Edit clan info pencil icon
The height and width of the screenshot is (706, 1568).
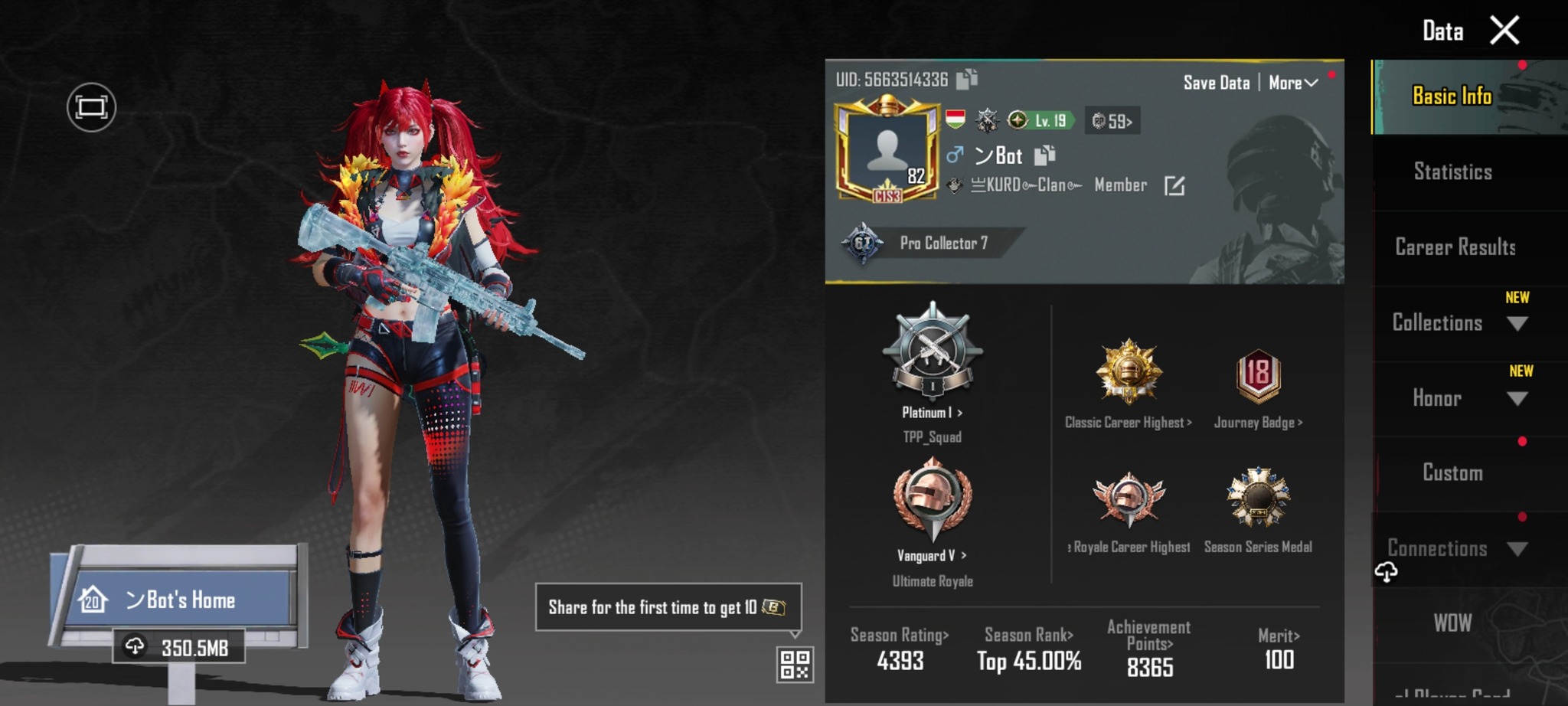tap(1174, 185)
